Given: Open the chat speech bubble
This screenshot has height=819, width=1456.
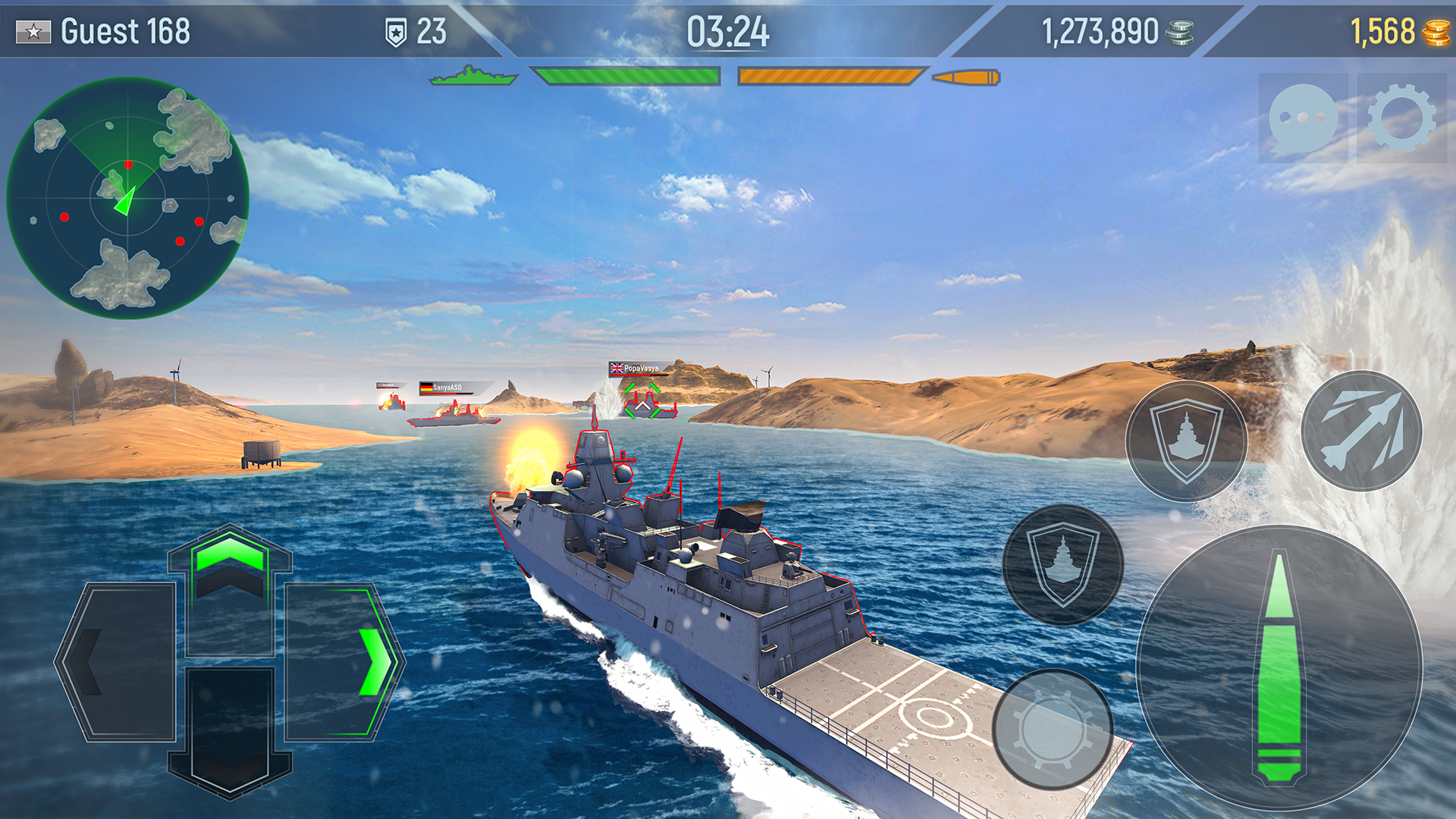Looking at the screenshot, I should pos(1303,118).
